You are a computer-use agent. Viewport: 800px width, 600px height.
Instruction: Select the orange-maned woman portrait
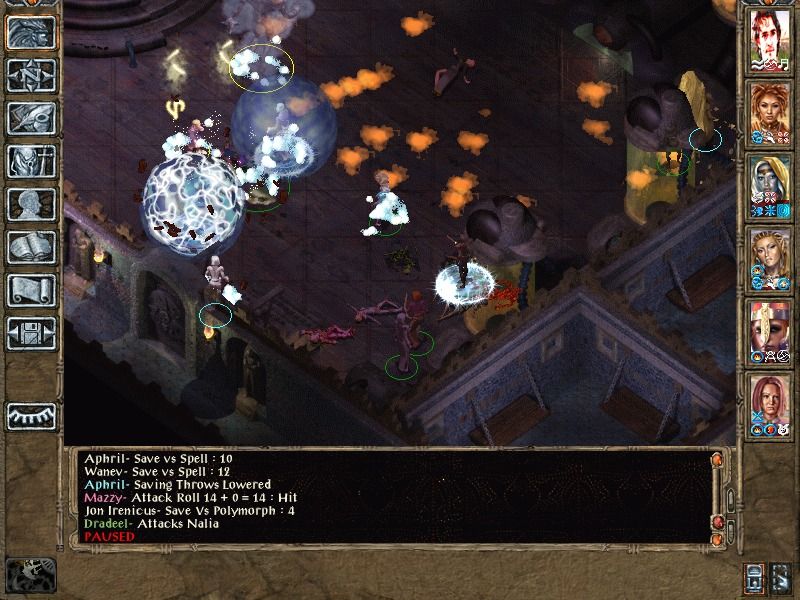tap(768, 110)
